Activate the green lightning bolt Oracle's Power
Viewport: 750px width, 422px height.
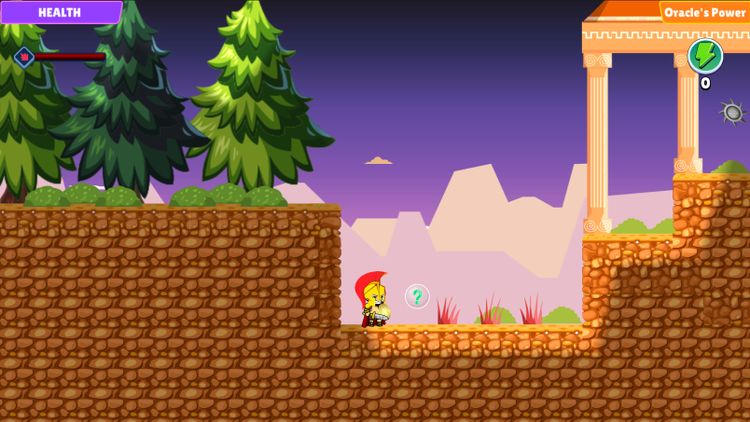click(x=705, y=56)
